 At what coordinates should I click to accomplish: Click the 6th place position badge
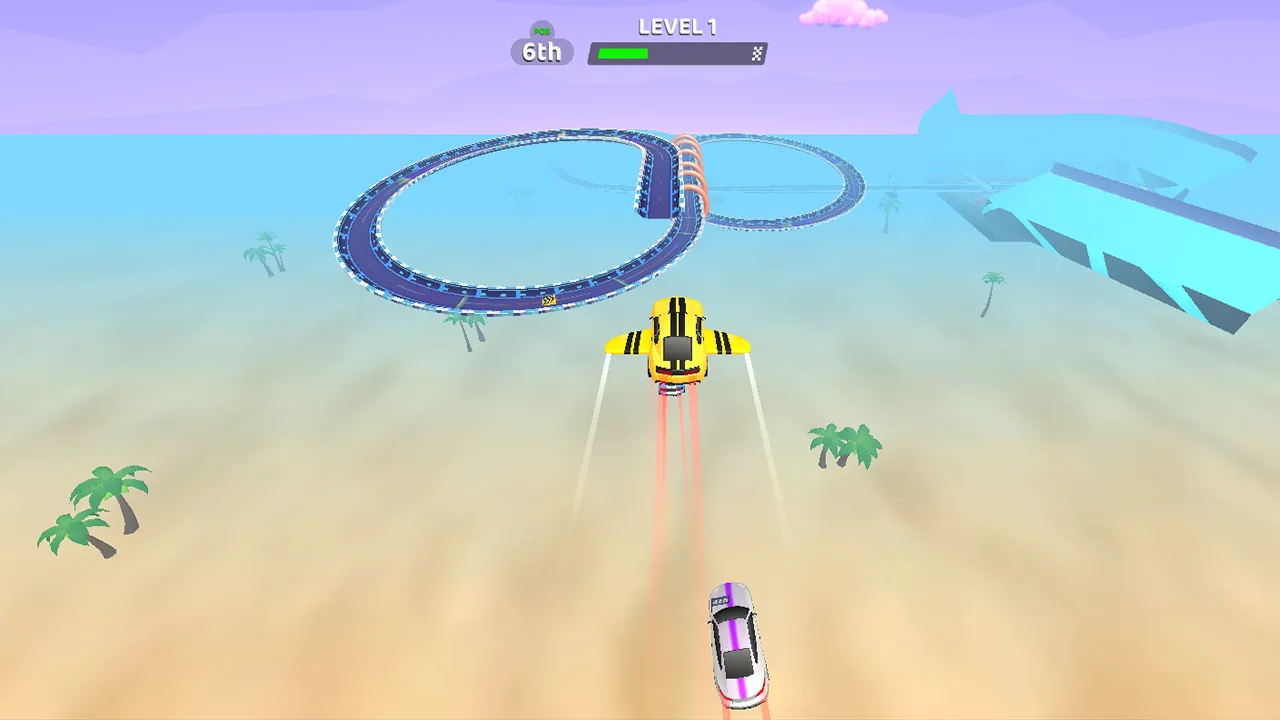pos(541,52)
